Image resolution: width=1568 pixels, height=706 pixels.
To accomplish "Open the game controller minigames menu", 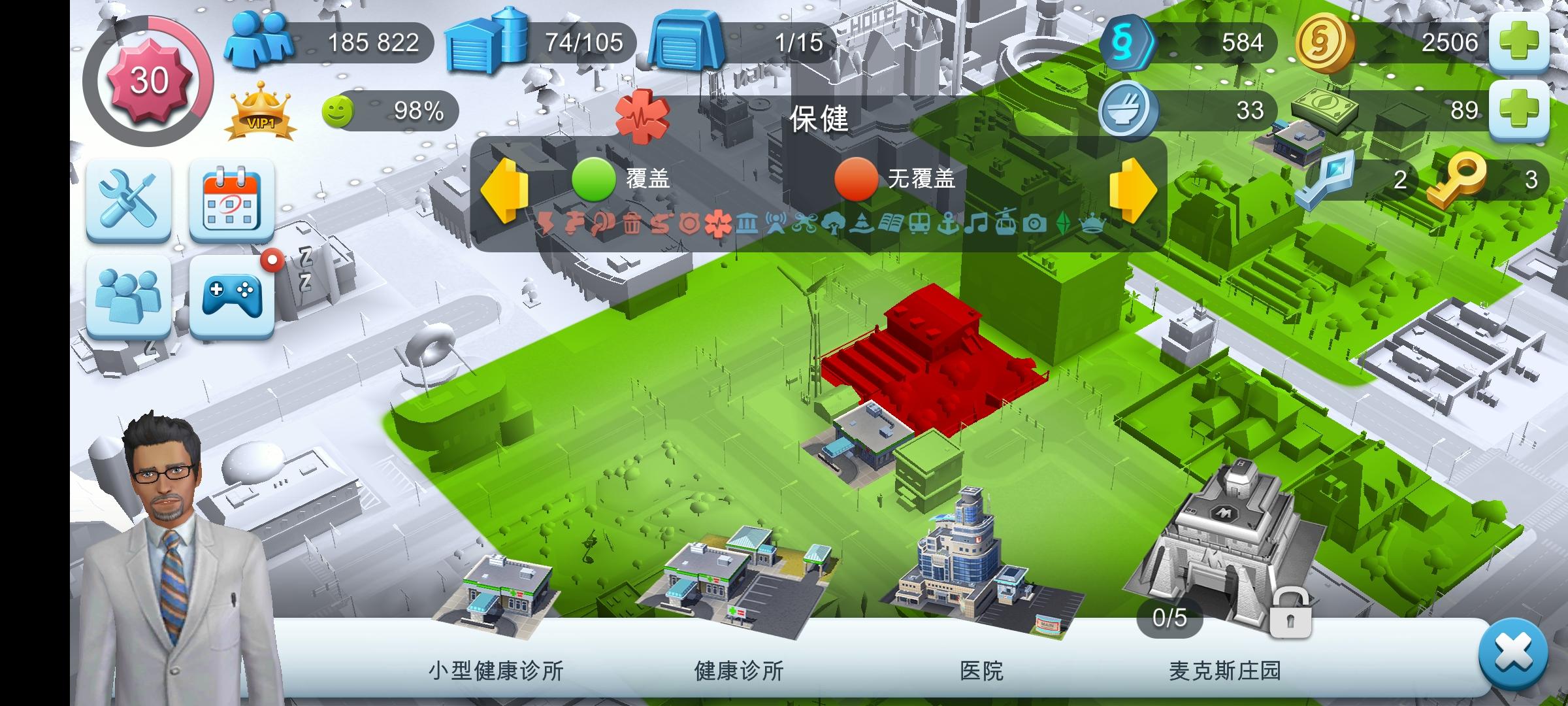I will tap(232, 299).
